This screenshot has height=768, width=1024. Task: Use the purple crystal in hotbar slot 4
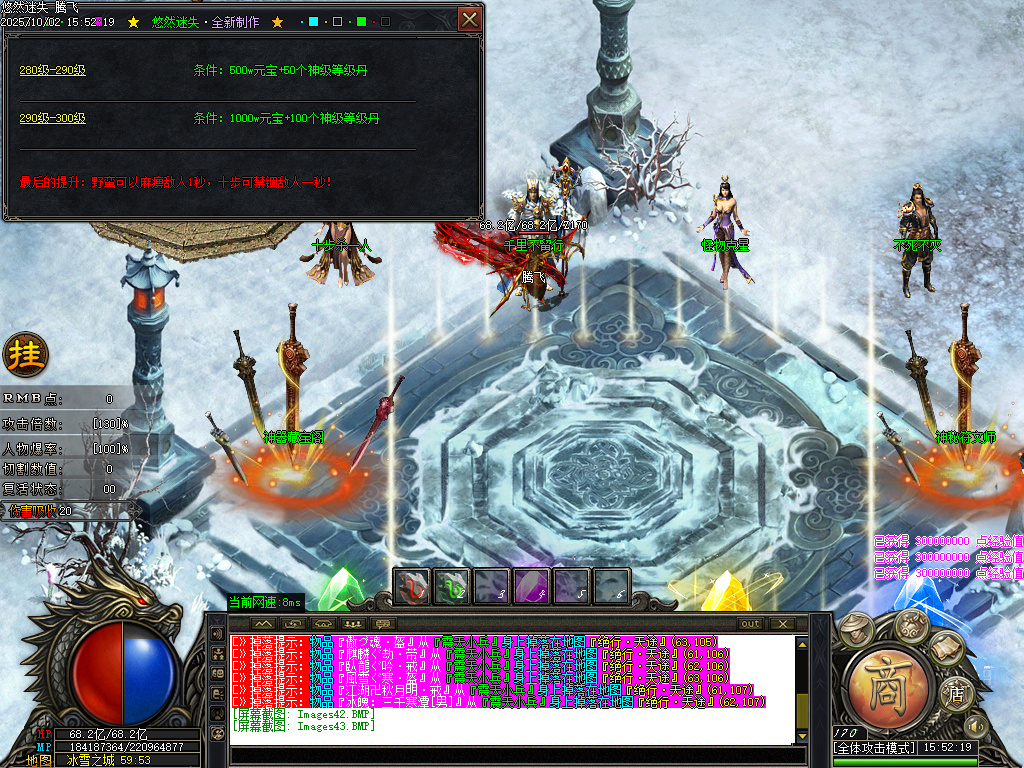click(532, 585)
